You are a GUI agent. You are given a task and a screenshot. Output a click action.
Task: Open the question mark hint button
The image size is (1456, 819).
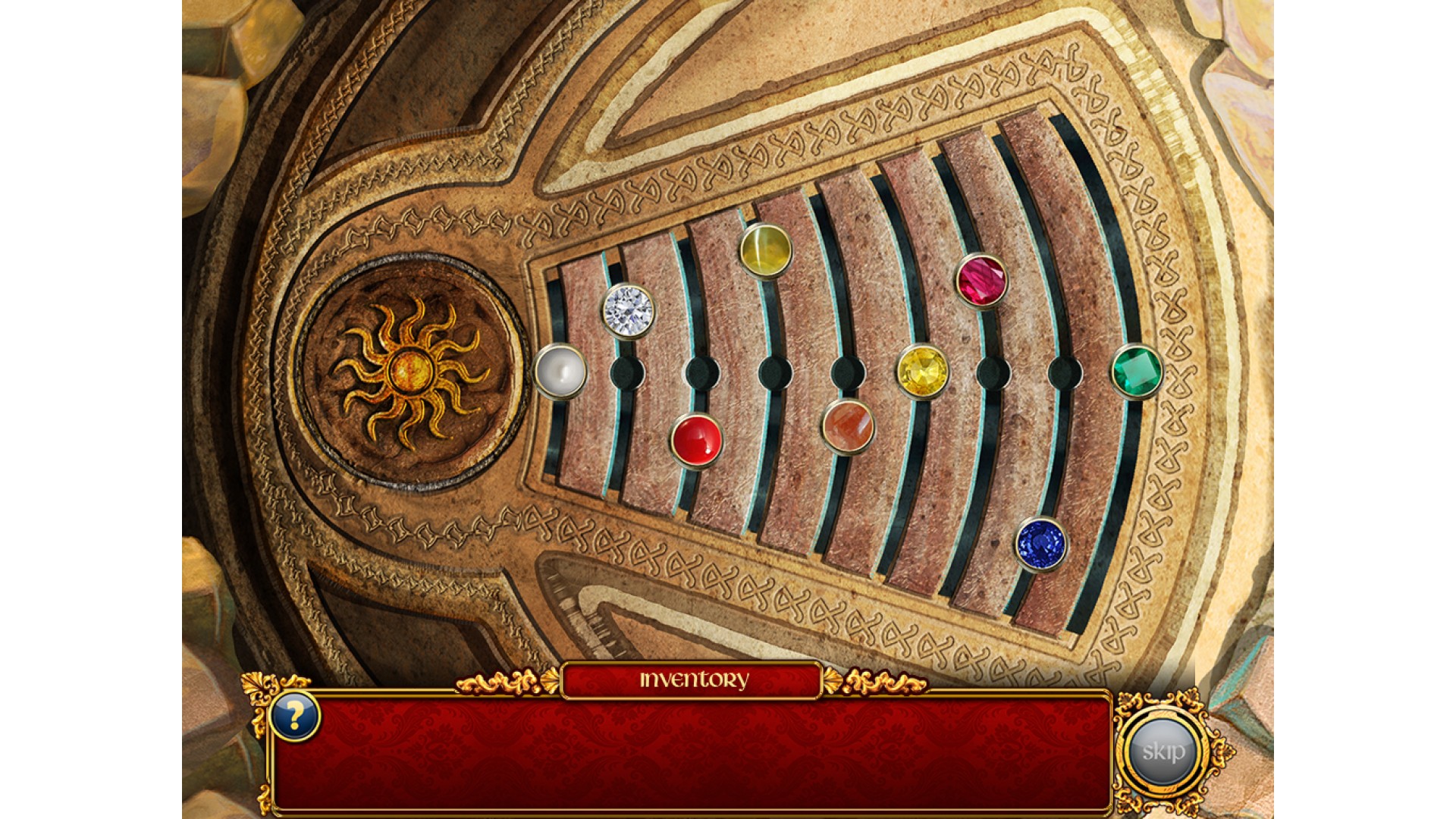coord(294,715)
